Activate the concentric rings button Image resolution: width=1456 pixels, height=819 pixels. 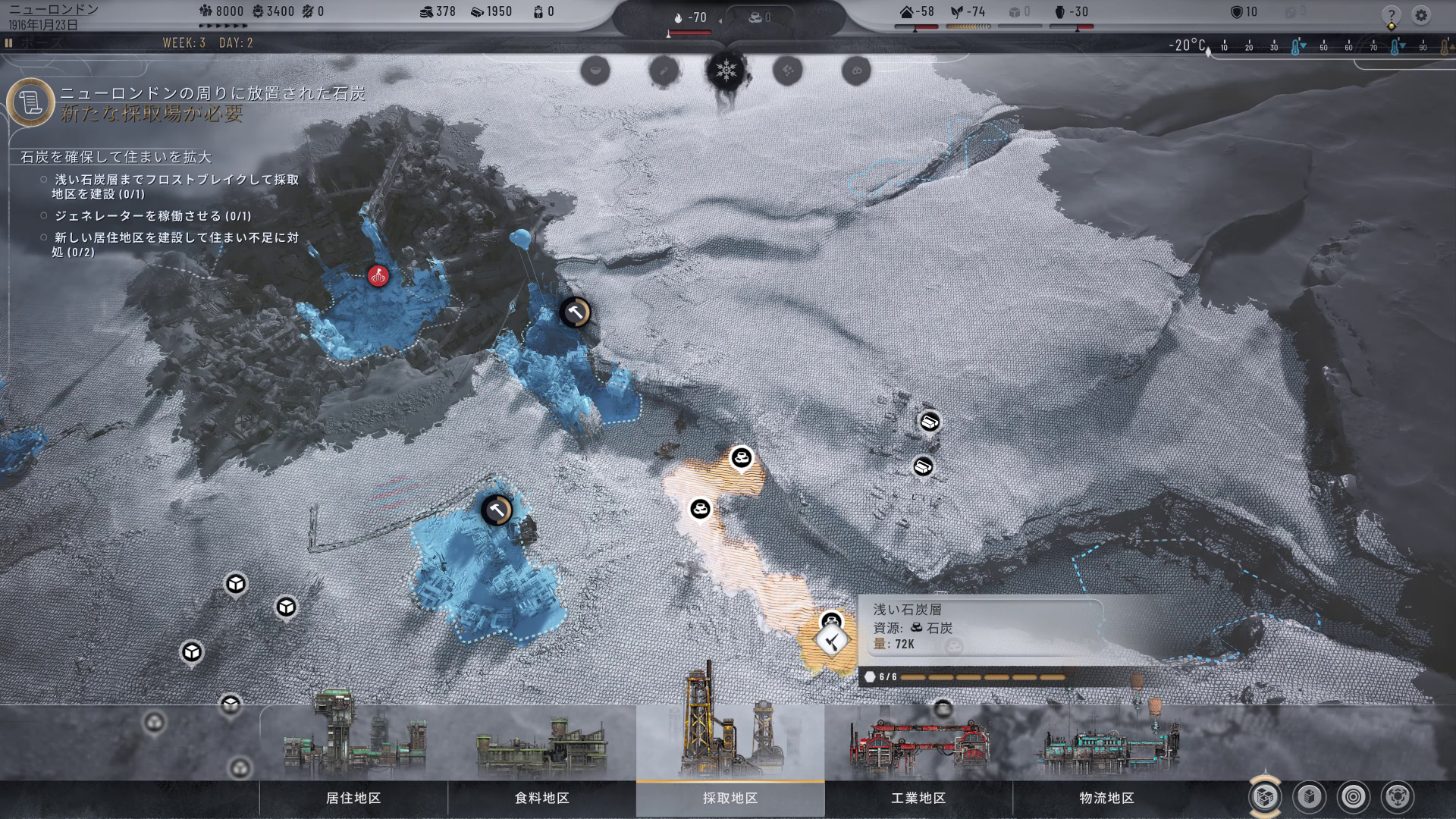coord(1354,796)
